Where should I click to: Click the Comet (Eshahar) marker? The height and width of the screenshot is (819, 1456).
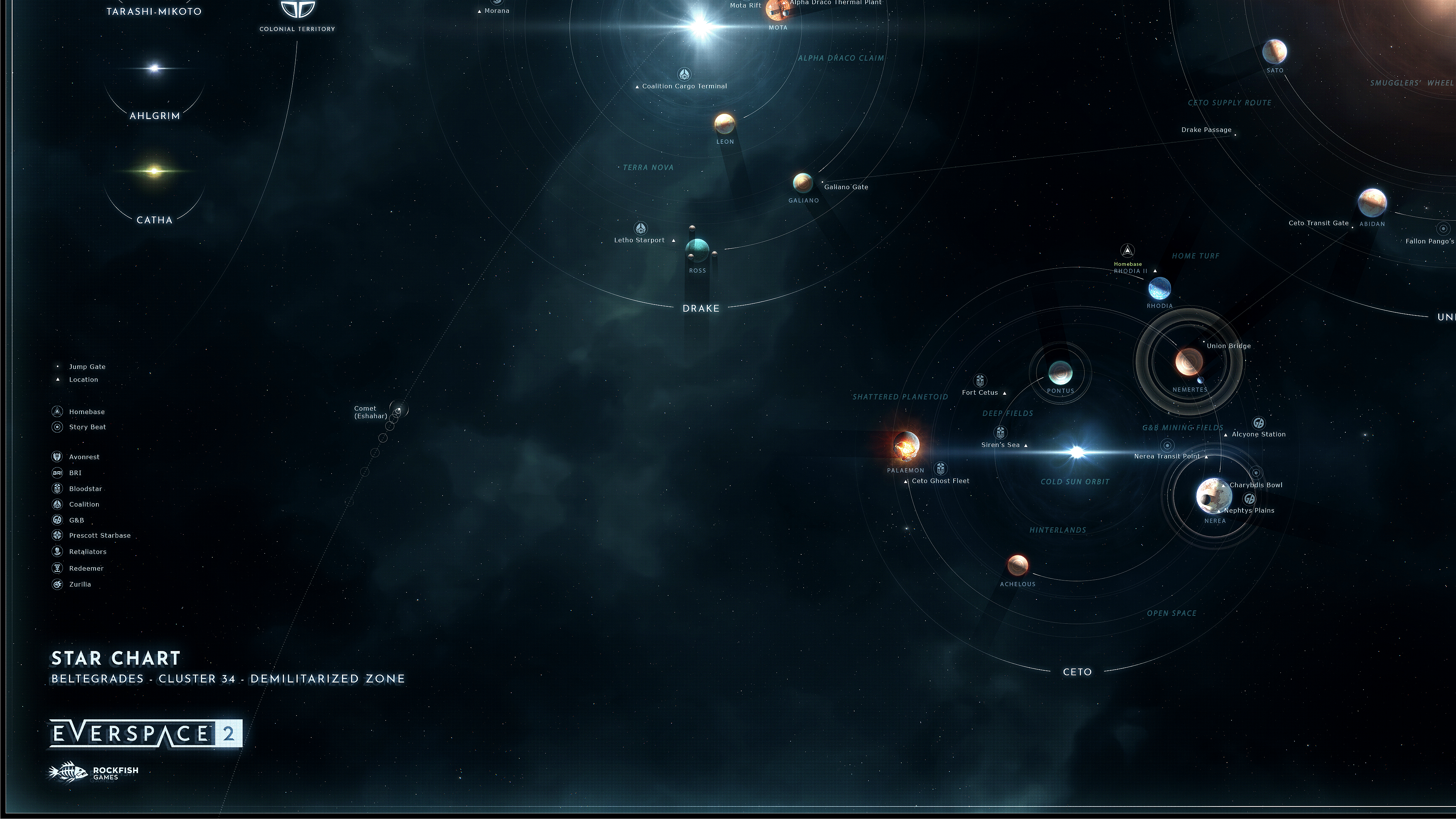399,410
